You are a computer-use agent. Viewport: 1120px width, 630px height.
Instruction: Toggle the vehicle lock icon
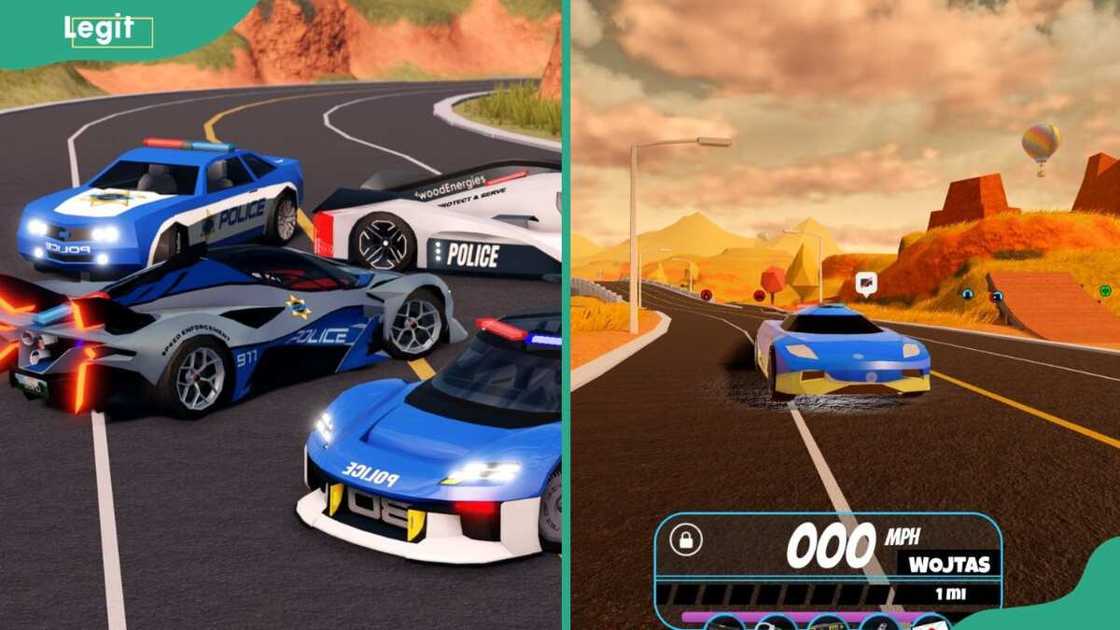(x=686, y=540)
